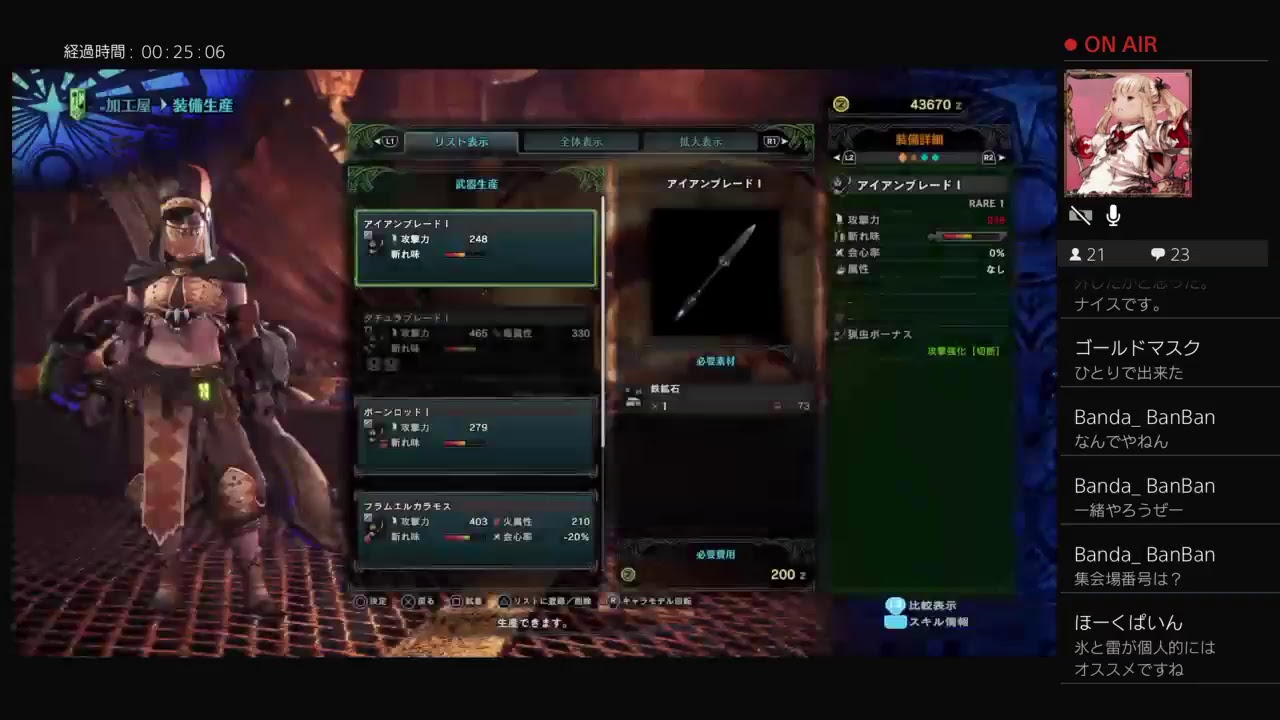
Task: Switch to the 拡大表示 tab
Action: tap(701, 141)
